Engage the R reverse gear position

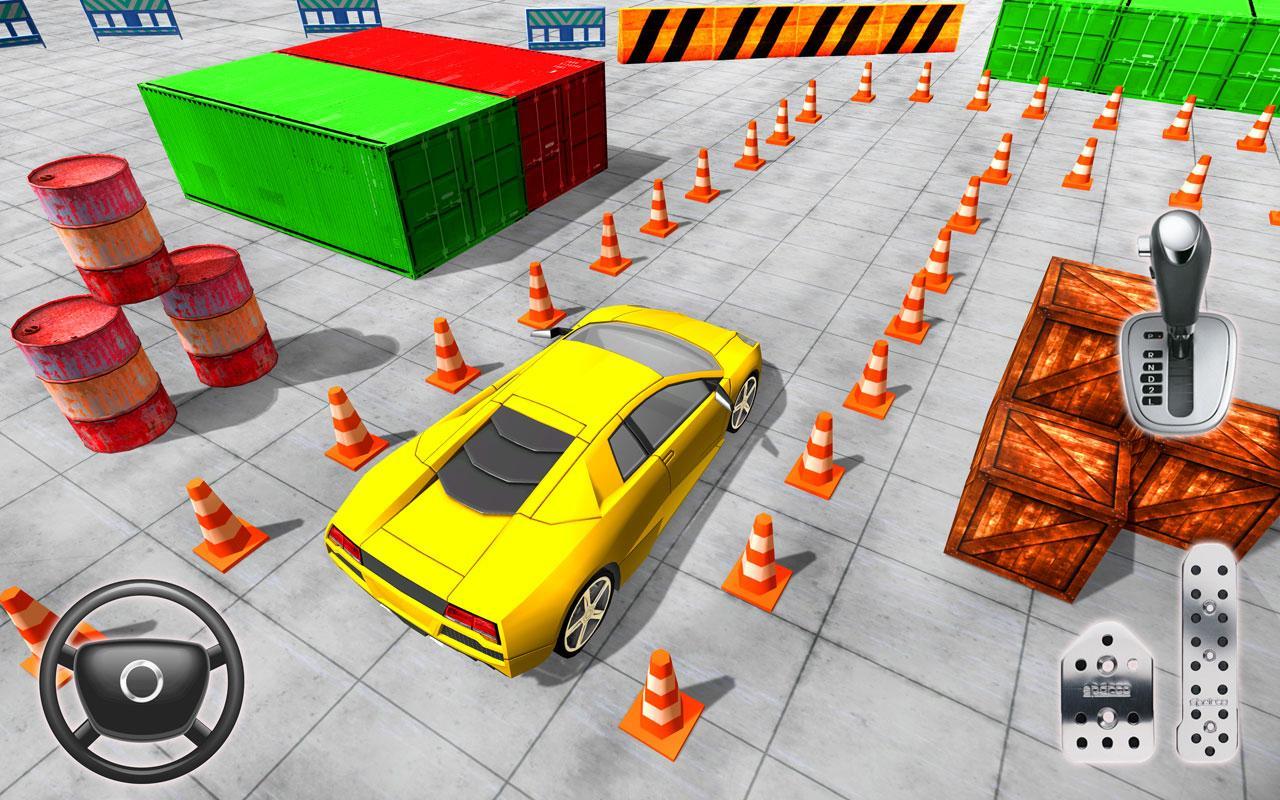coord(1151,354)
